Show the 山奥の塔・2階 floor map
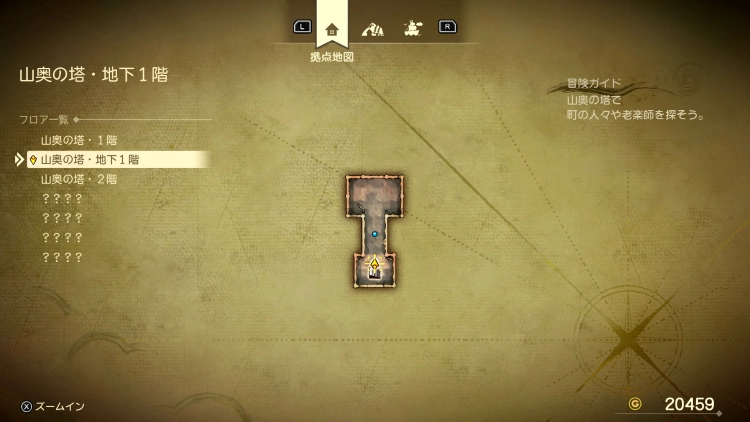The height and width of the screenshot is (422, 750). [79, 179]
